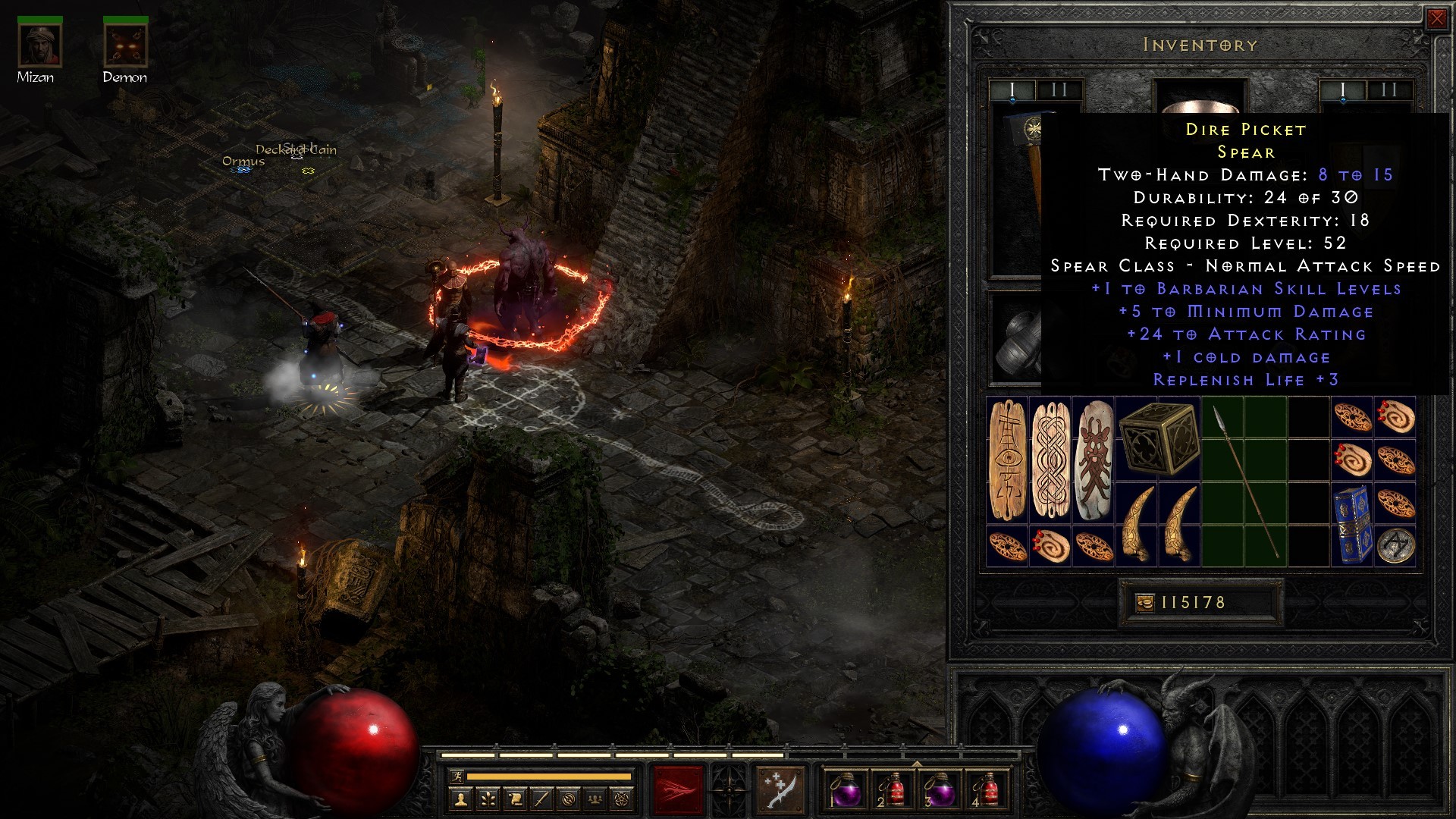Select the charm with red demon face
The width and height of the screenshot is (1456, 819).
click(1093, 460)
